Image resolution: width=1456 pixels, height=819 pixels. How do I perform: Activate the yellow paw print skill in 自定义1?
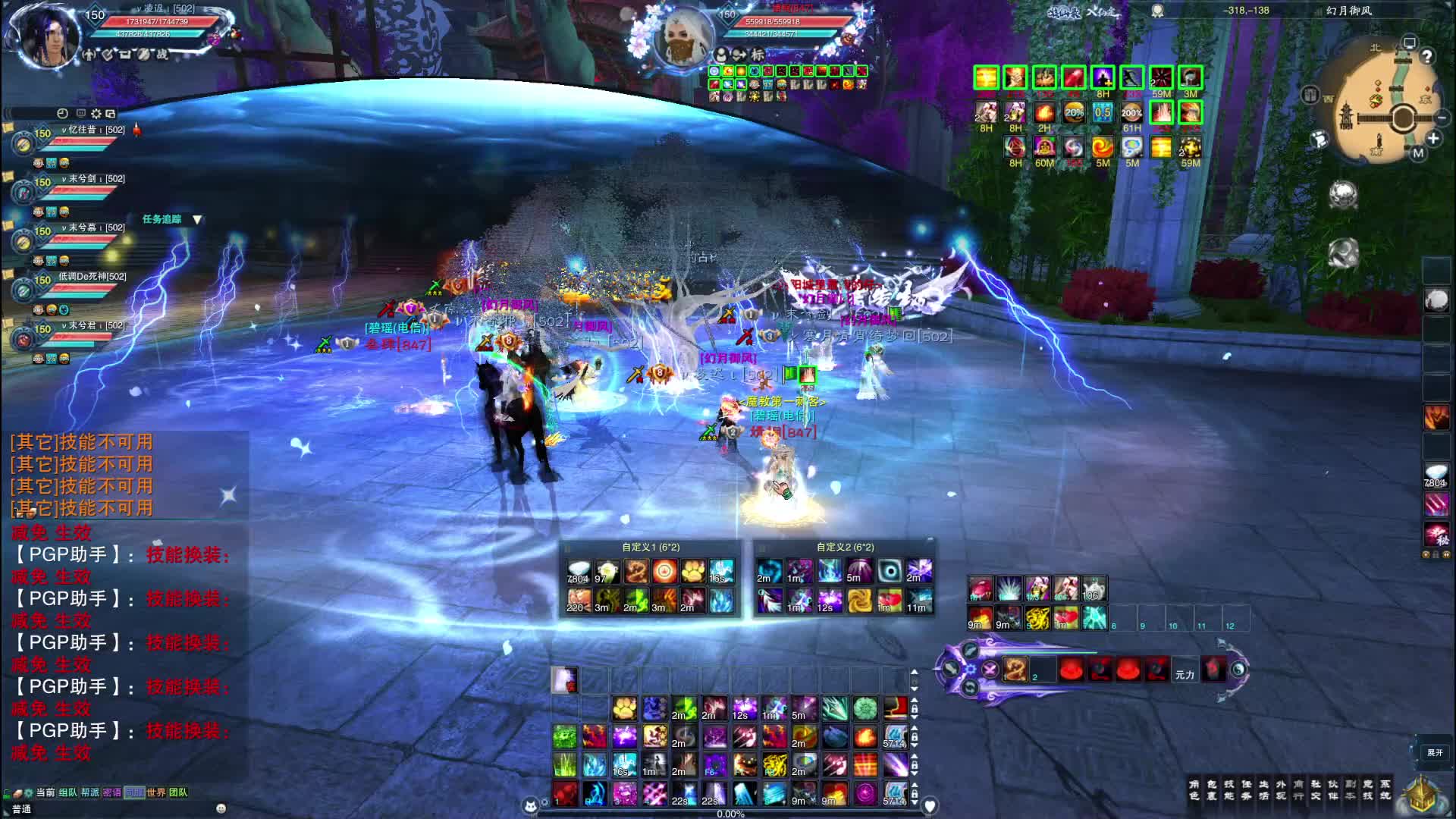[x=693, y=571]
